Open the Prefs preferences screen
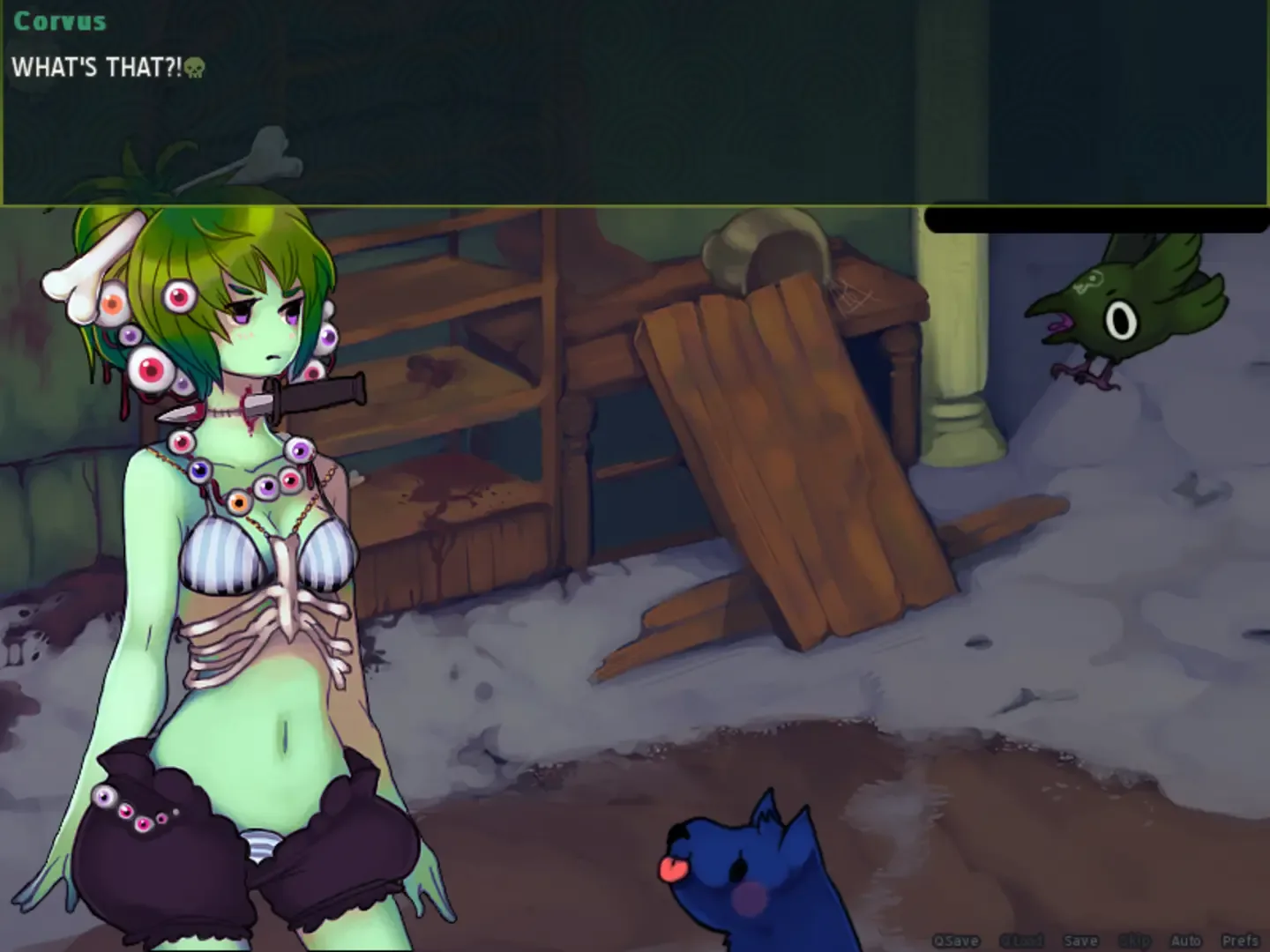The height and width of the screenshot is (952, 1270). coord(1239,940)
